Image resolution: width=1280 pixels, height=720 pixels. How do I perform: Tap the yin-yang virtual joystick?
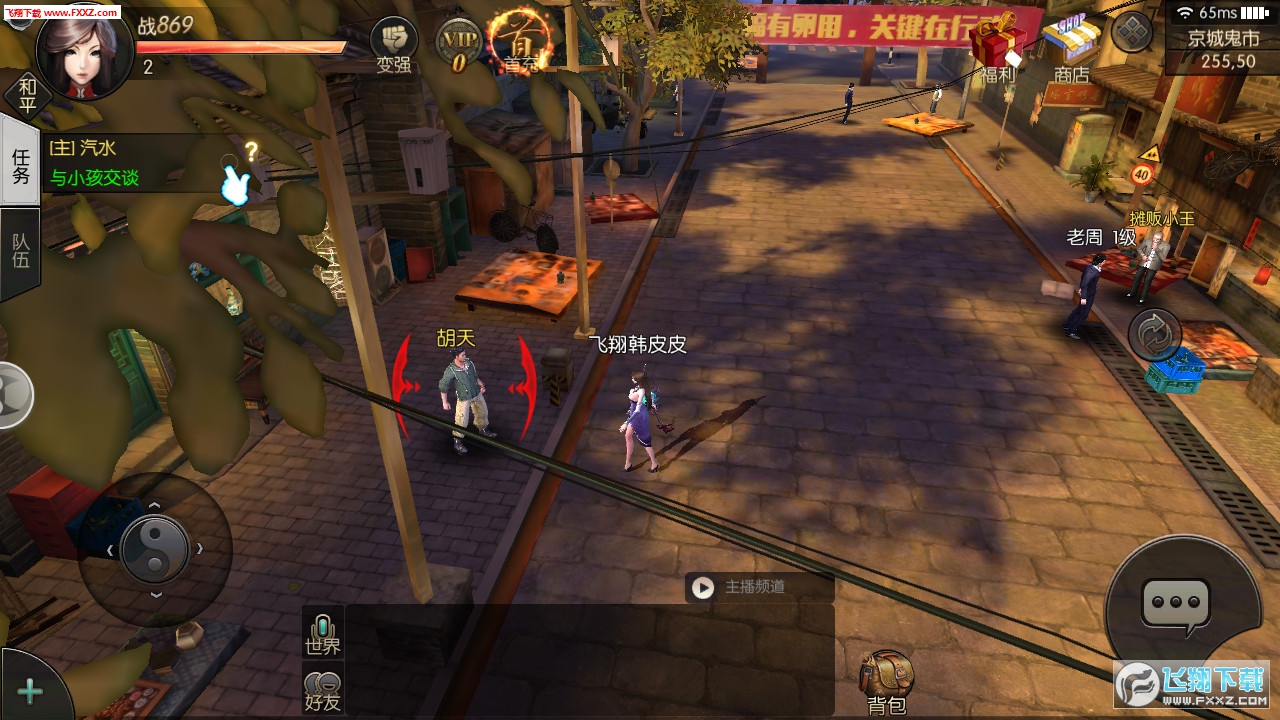pyautogui.click(x=154, y=549)
